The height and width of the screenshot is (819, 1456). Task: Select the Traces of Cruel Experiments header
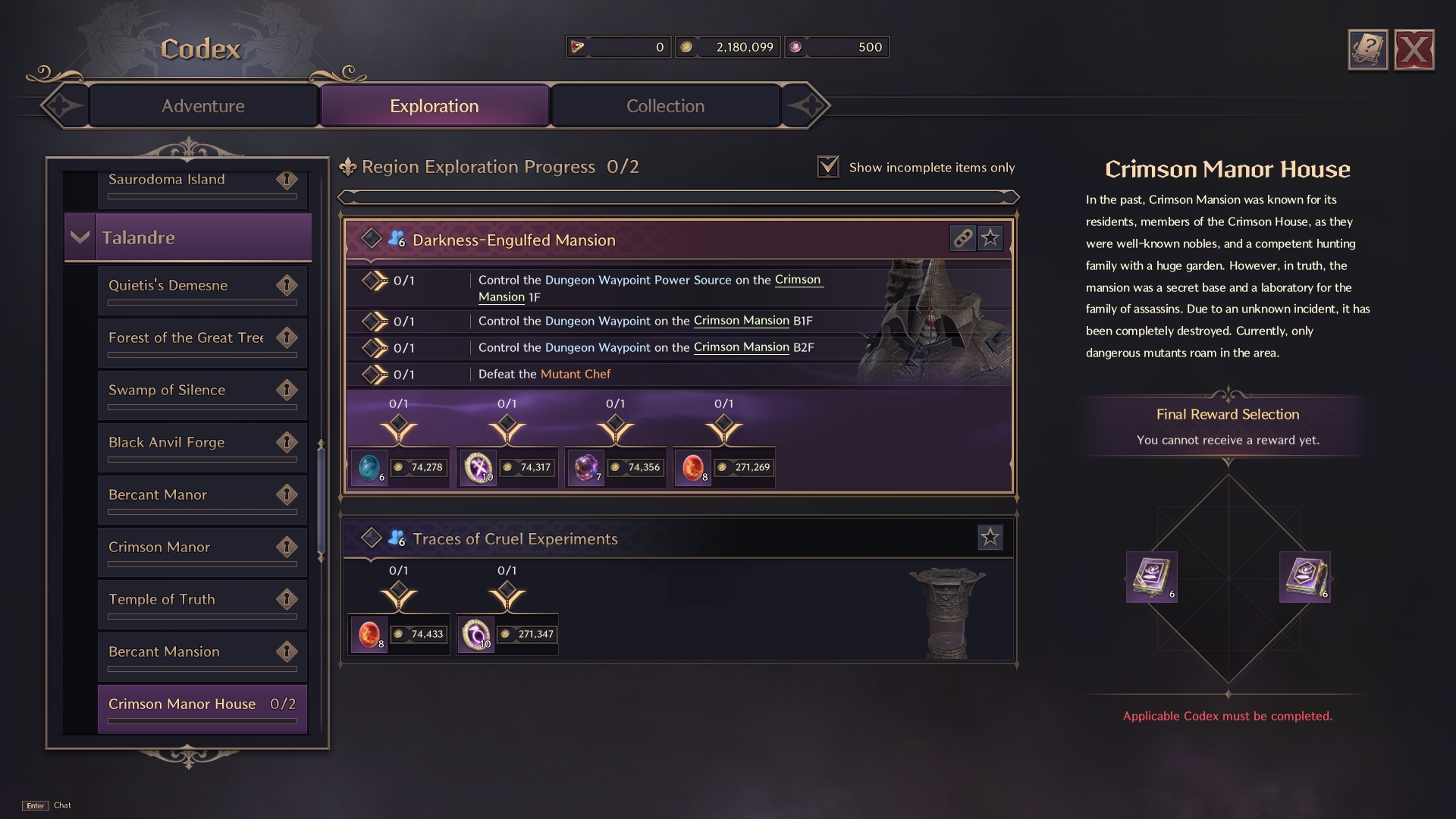click(x=515, y=538)
